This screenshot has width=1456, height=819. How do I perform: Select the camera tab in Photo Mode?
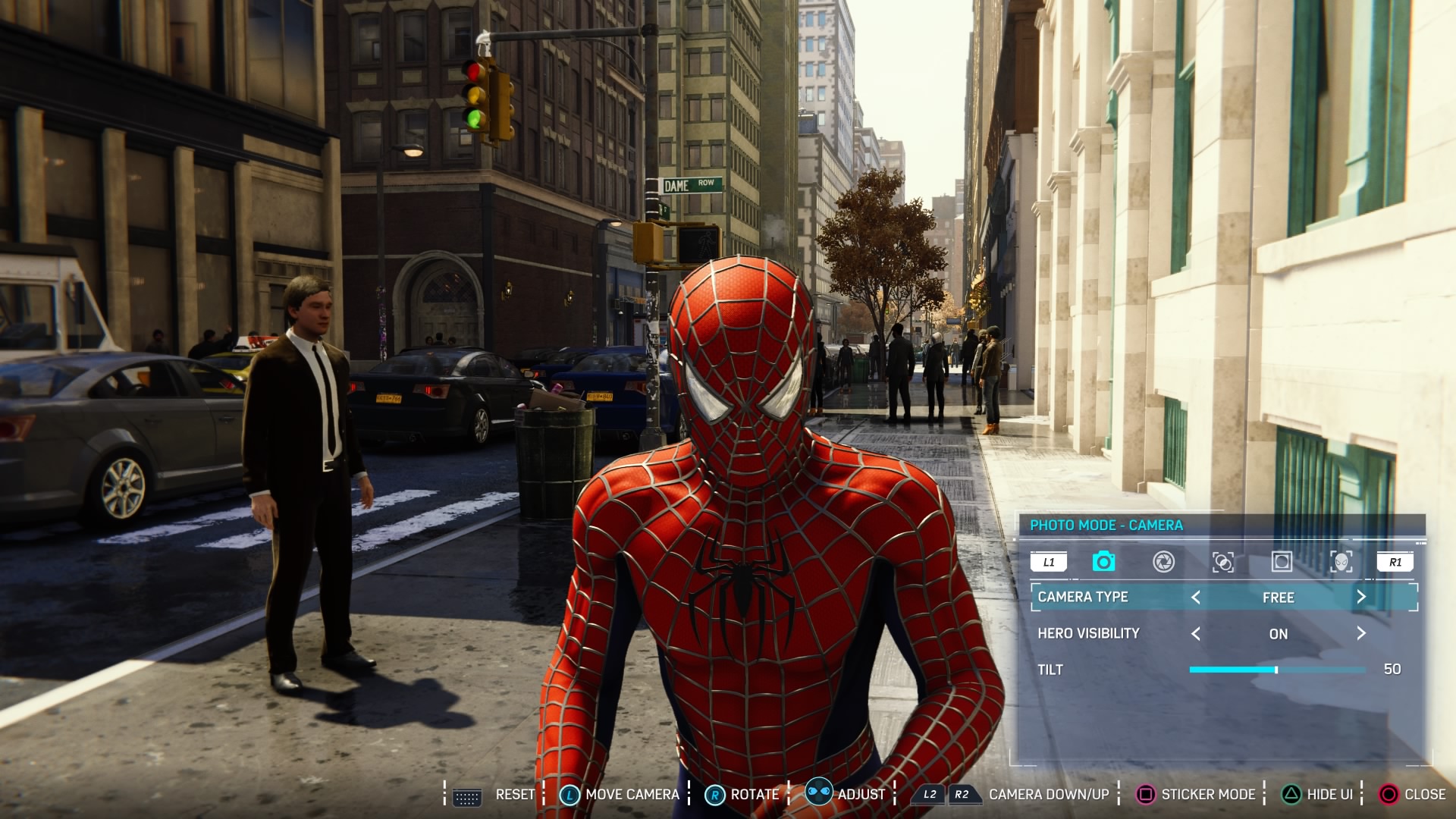[x=1103, y=562]
